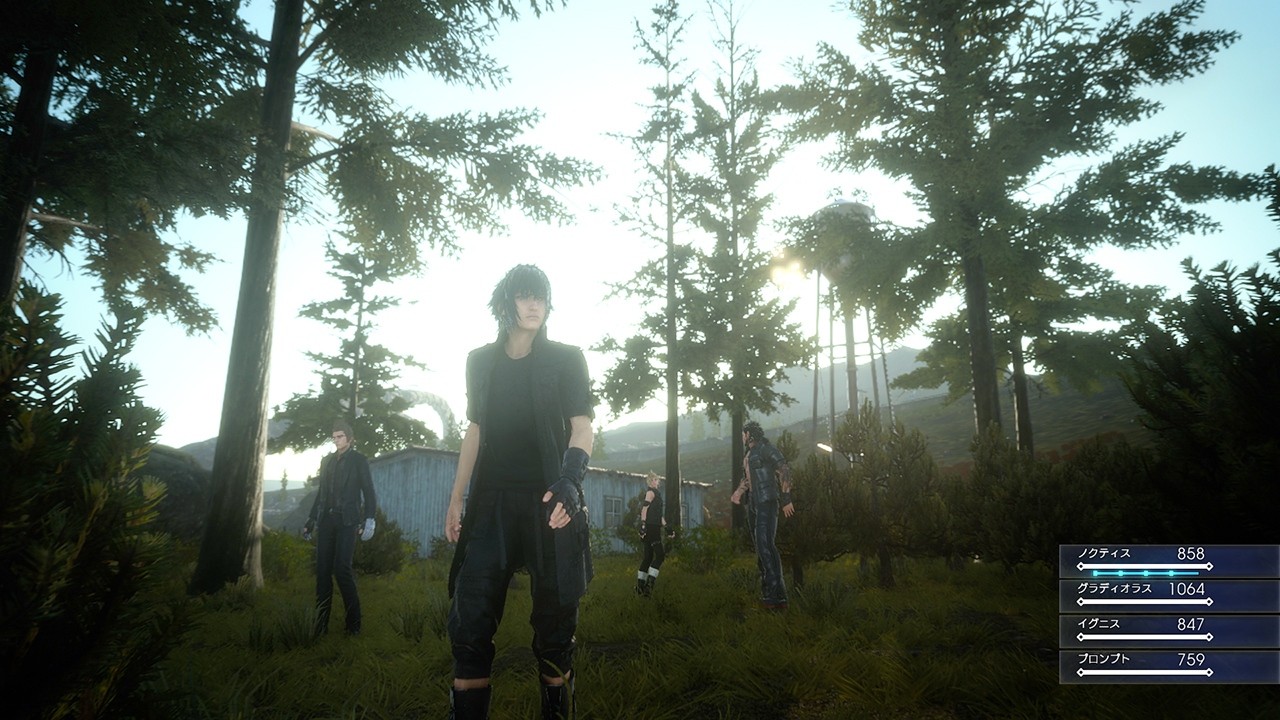Click the プロンプト name label
This screenshot has height=720, width=1280.
pos(1104,659)
